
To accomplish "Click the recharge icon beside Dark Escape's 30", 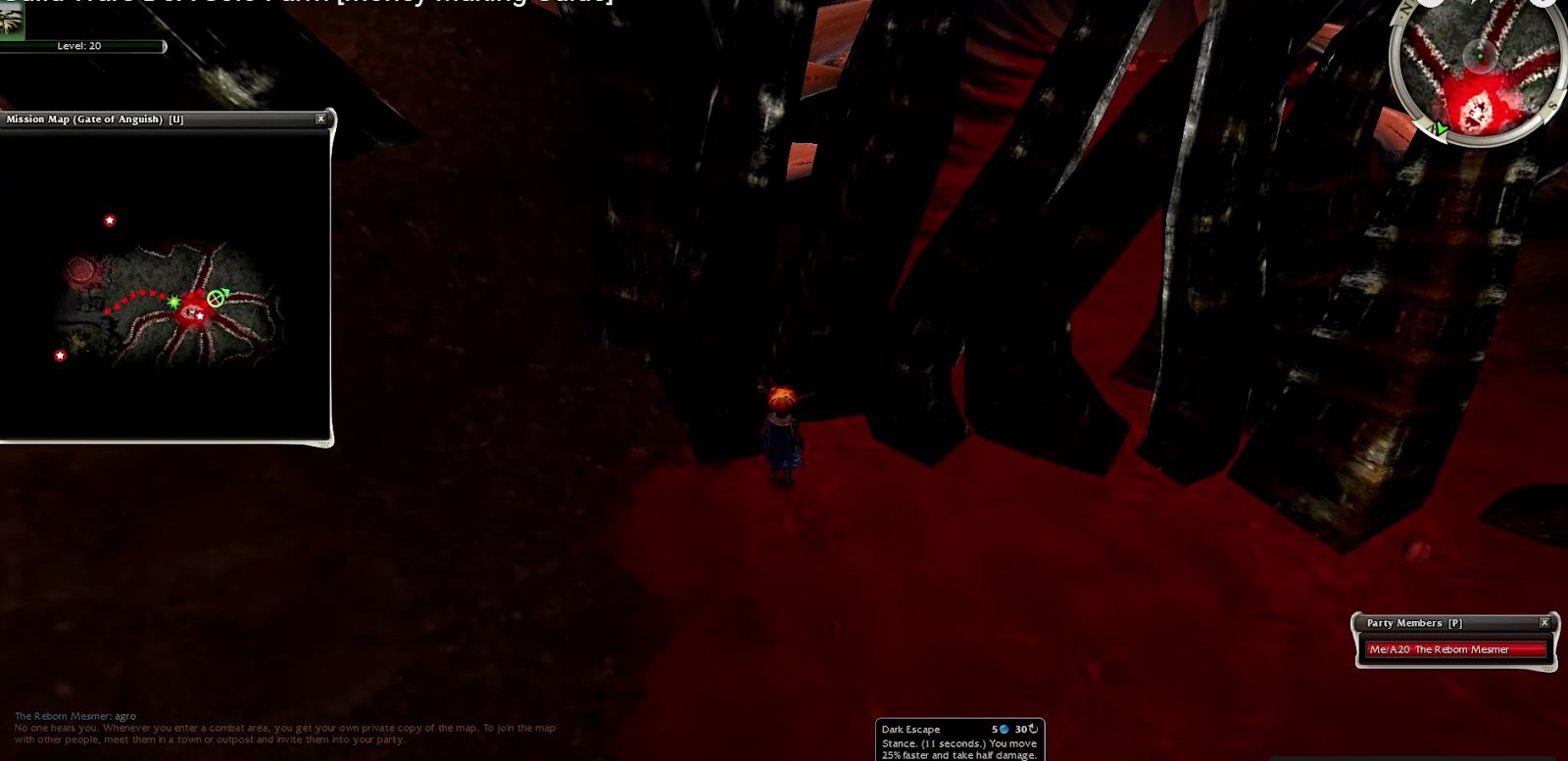I will 1031,728.
